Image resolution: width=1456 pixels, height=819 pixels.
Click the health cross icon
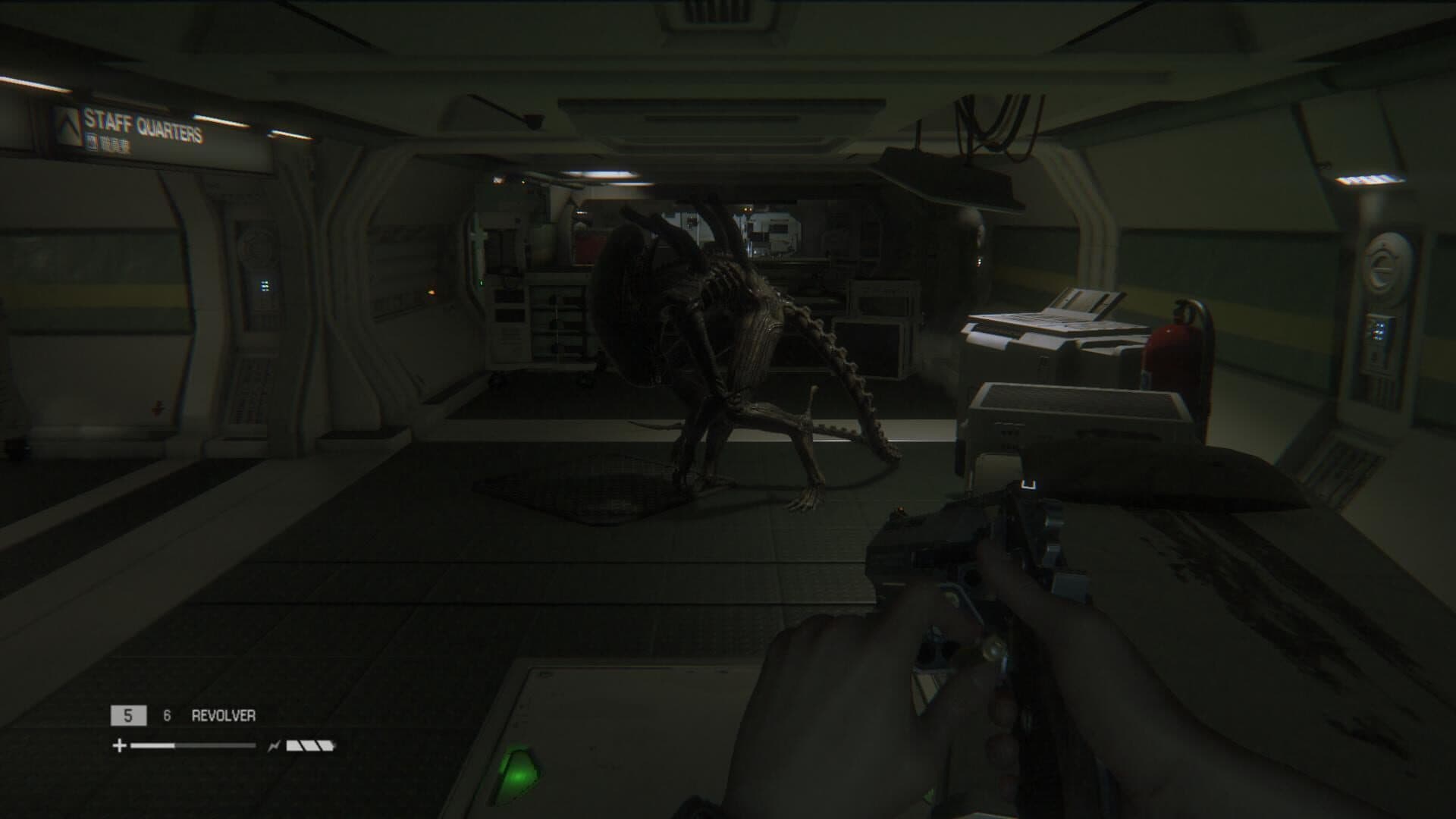coord(119,745)
